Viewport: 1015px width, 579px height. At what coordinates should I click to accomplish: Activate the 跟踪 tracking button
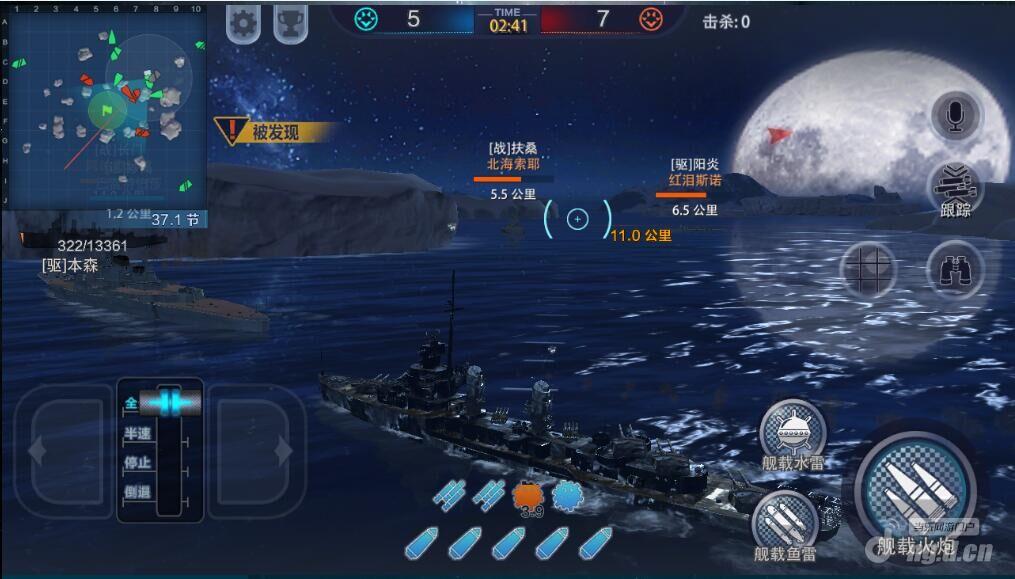955,188
